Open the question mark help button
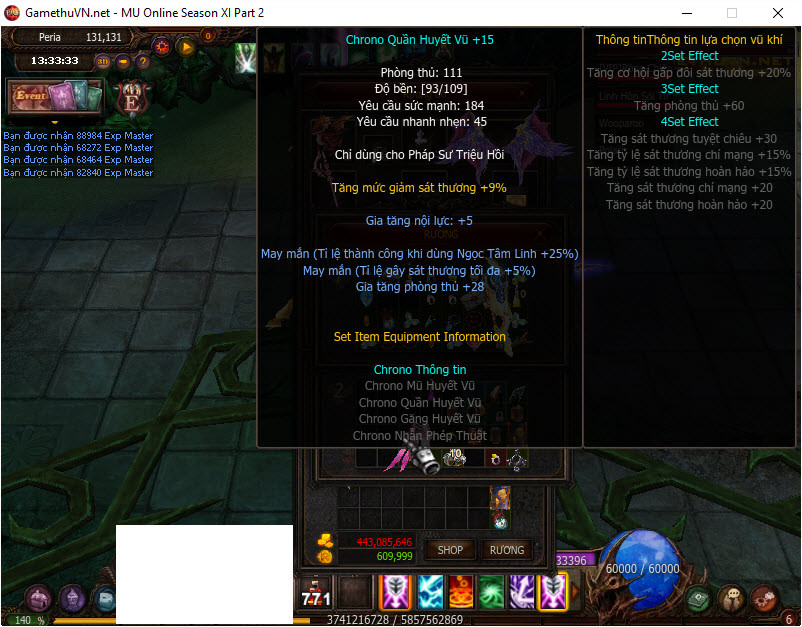Image resolution: width=802 pixels, height=627 pixels. pyautogui.click(x=143, y=61)
